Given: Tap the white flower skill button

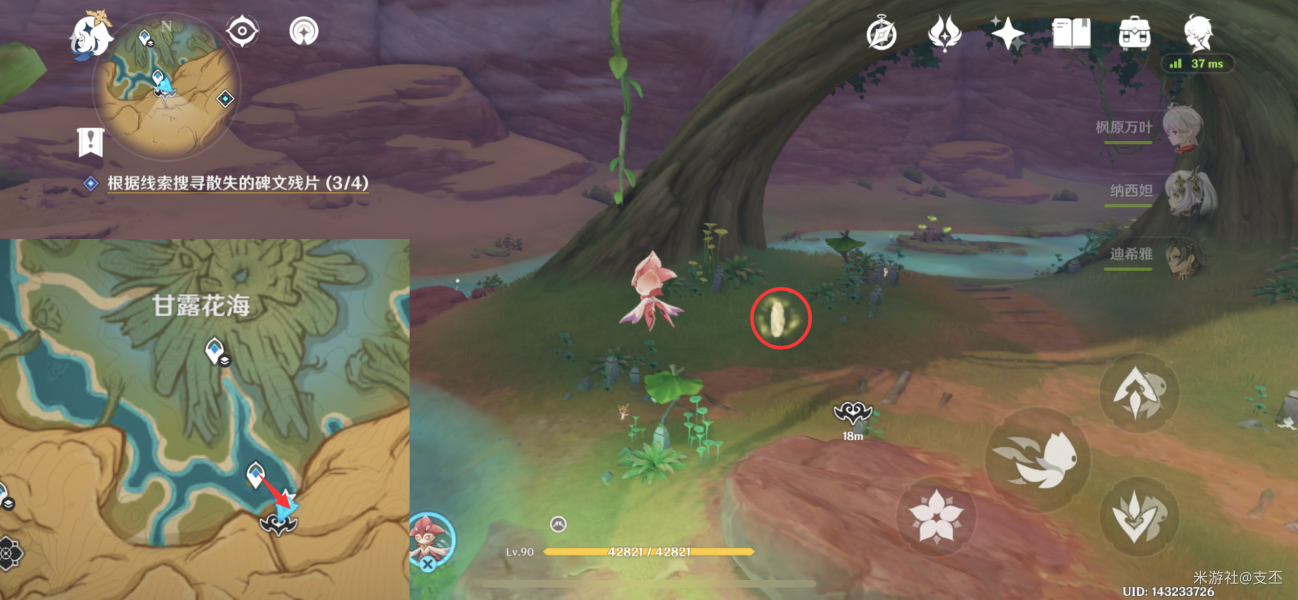Looking at the screenshot, I should pyautogui.click(x=936, y=516).
